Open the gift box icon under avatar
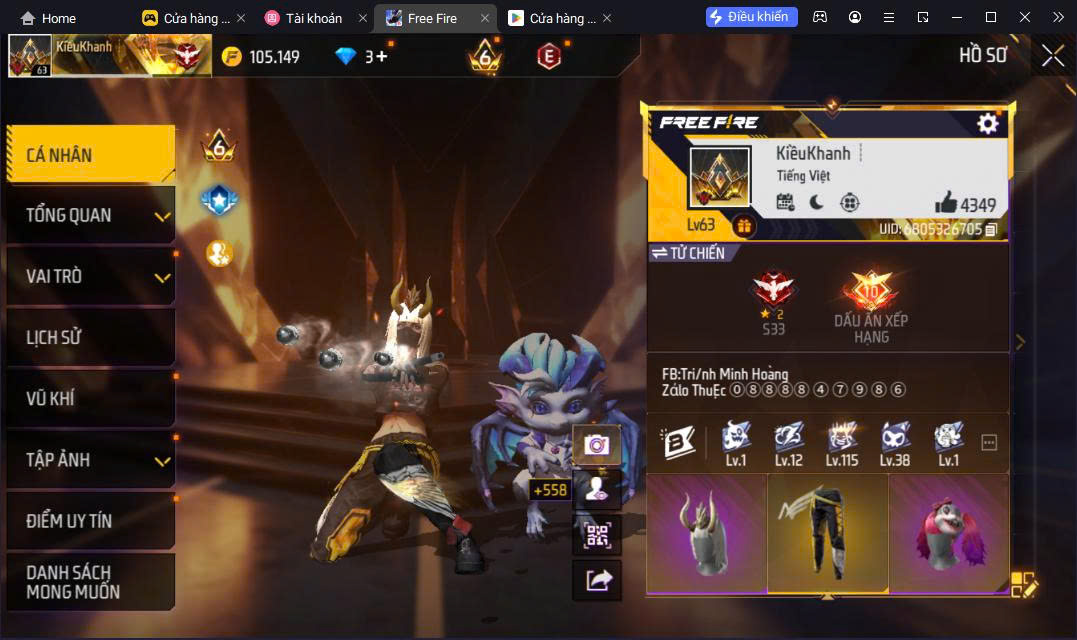The image size is (1077, 640). coord(743,227)
